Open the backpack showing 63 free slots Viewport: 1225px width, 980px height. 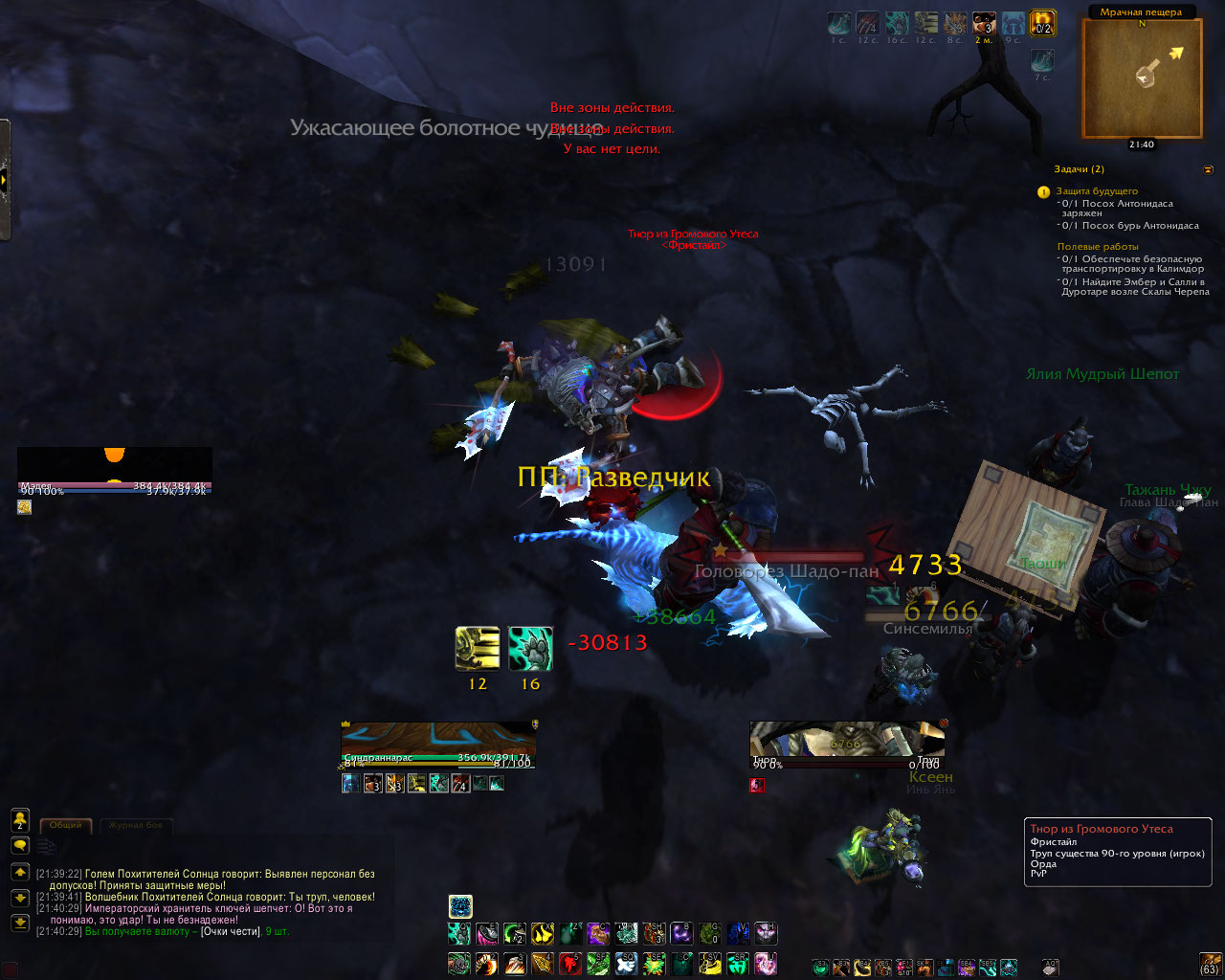[1211, 963]
